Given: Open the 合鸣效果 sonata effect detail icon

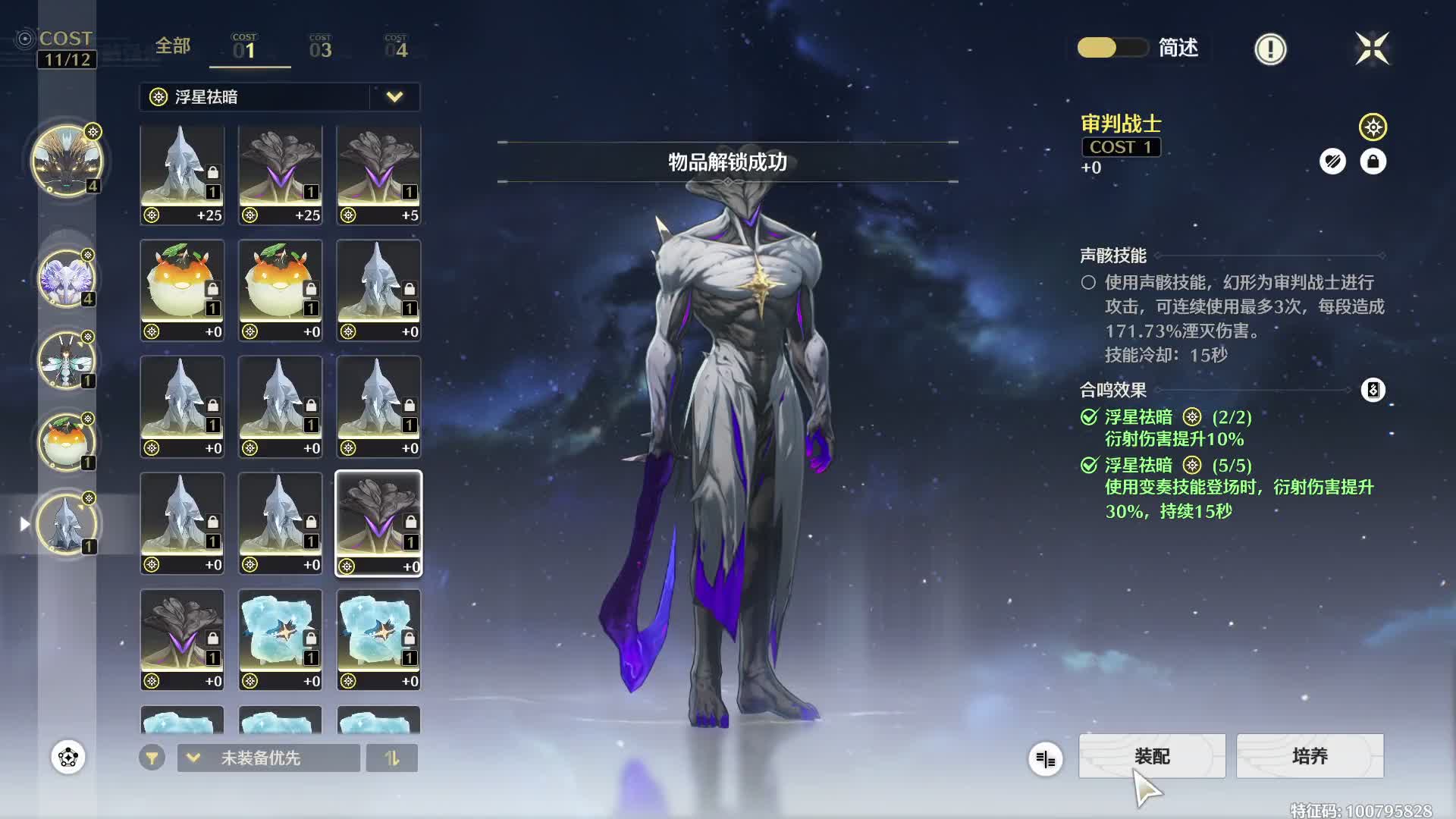Looking at the screenshot, I should (1373, 390).
